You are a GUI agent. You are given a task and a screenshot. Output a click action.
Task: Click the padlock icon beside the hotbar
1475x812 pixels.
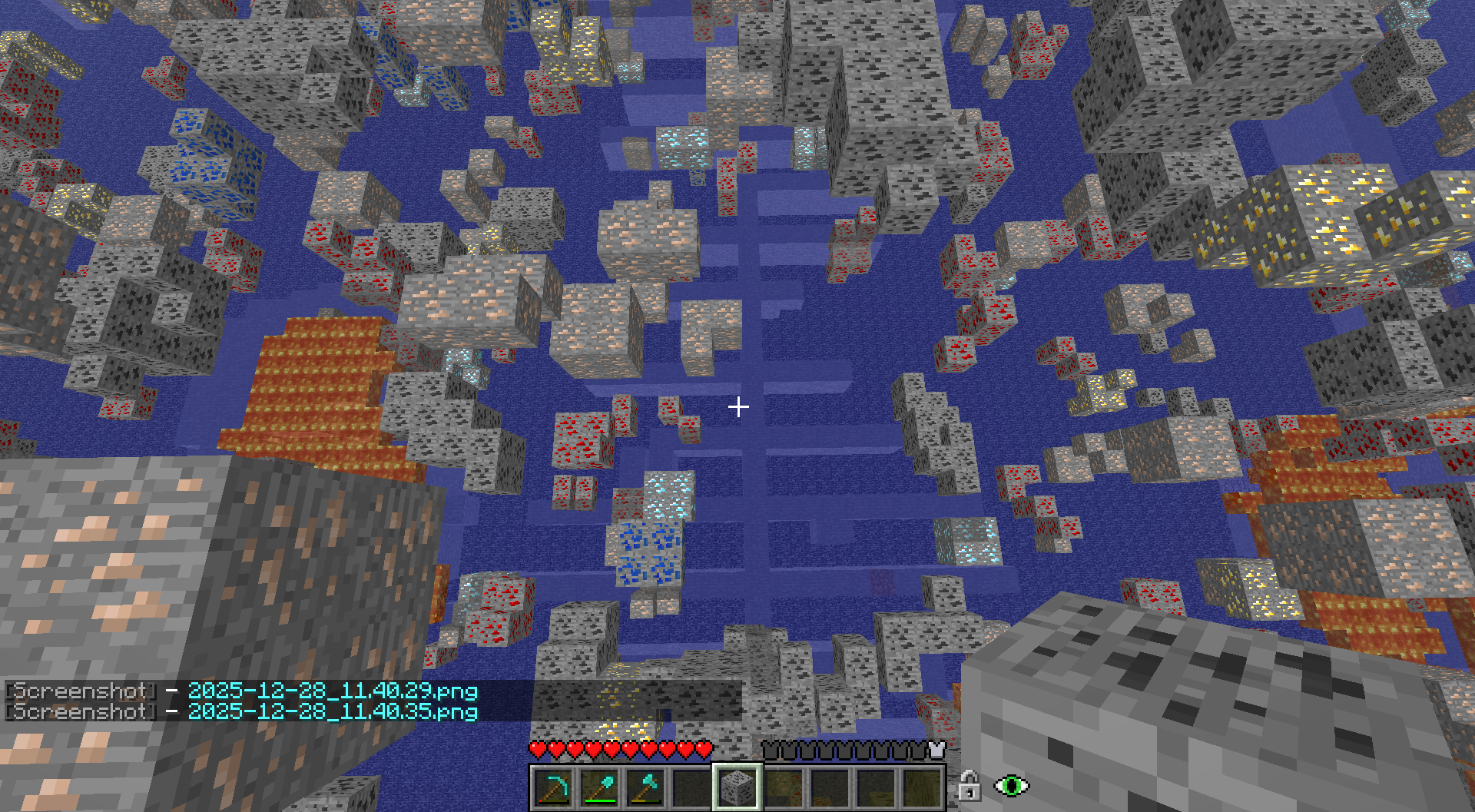(969, 786)
